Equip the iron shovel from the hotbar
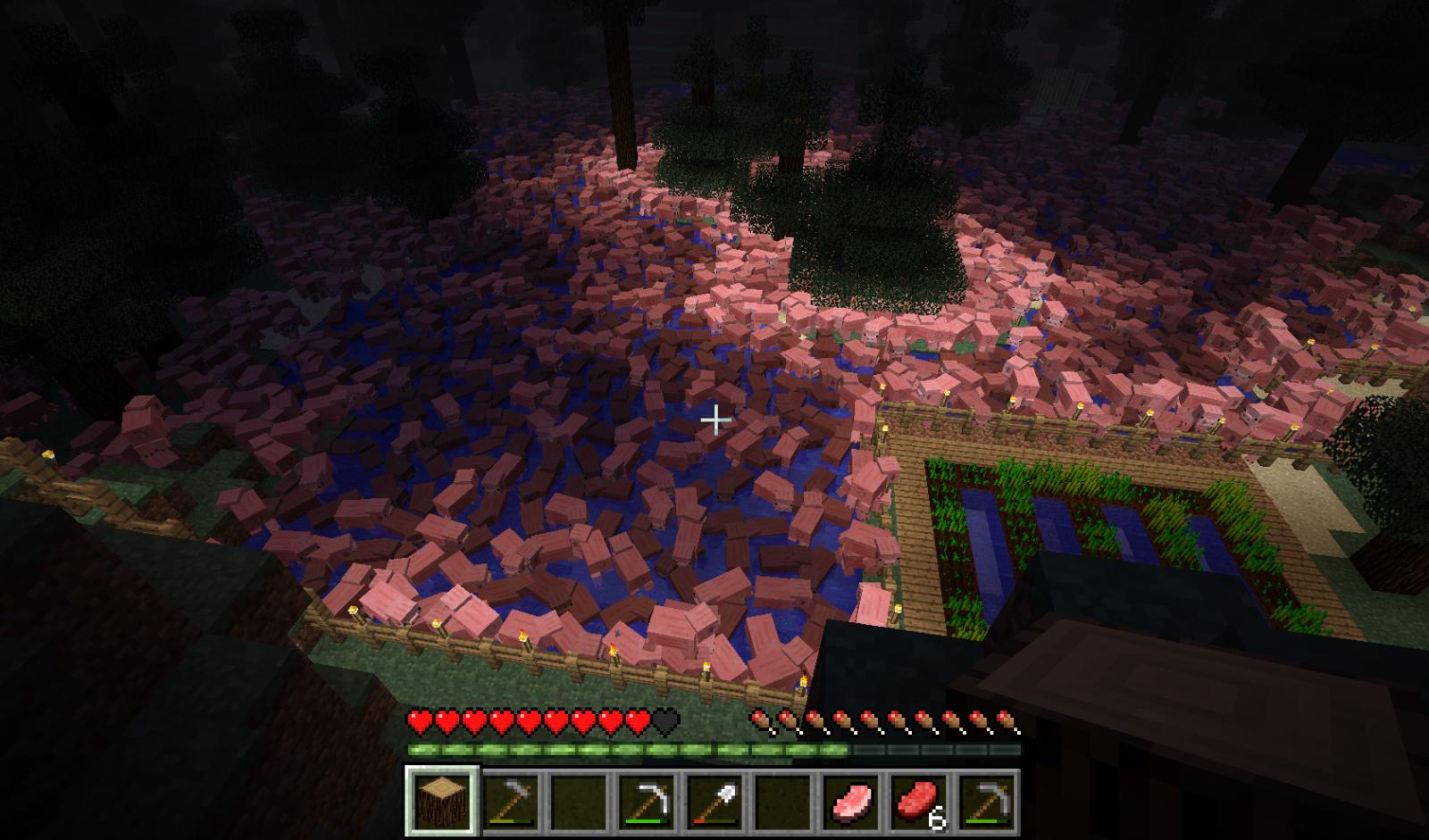The image size is (1429, 840). (715, 802)
